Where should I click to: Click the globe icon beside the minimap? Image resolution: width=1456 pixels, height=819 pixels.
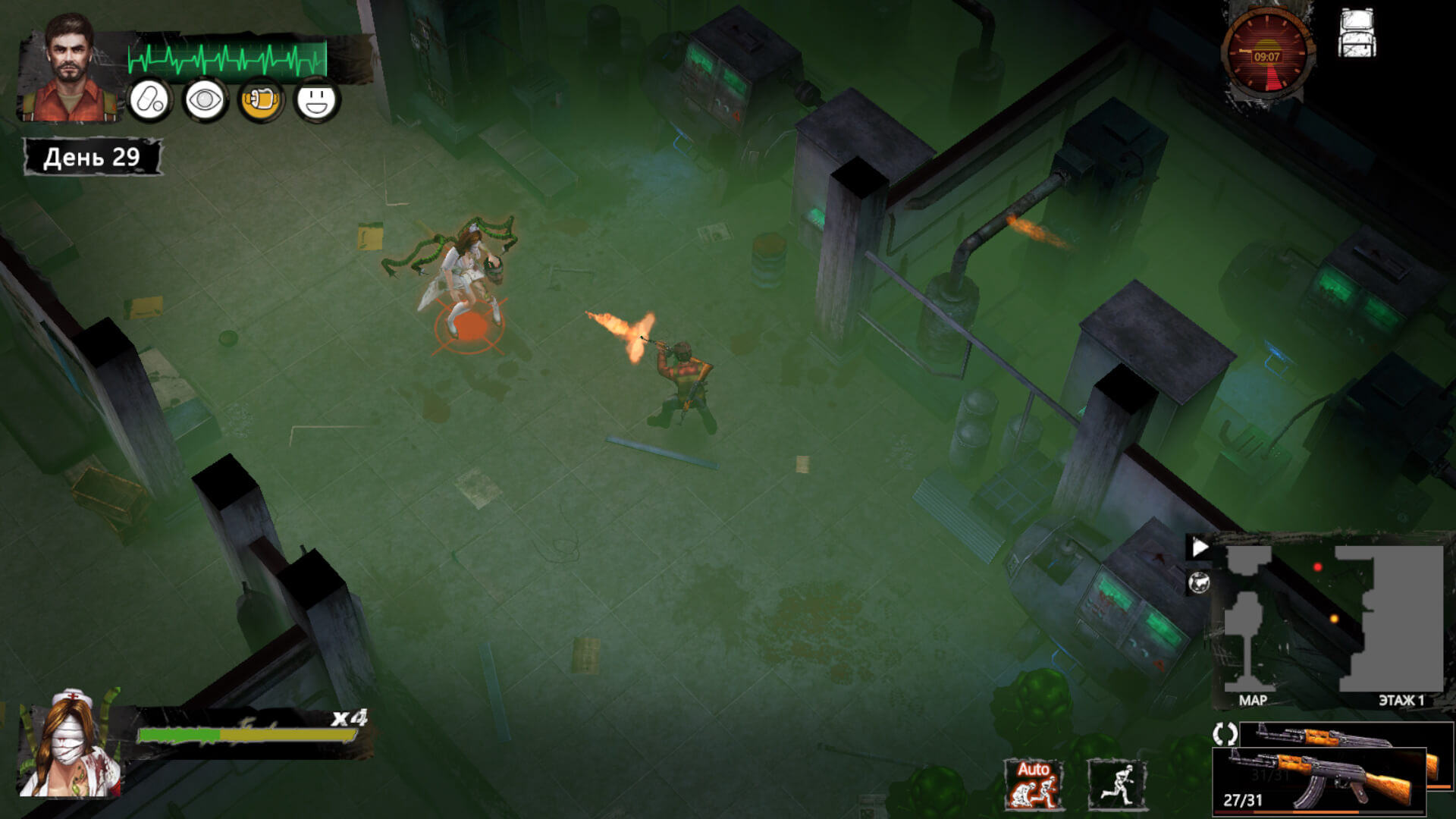1199,583
